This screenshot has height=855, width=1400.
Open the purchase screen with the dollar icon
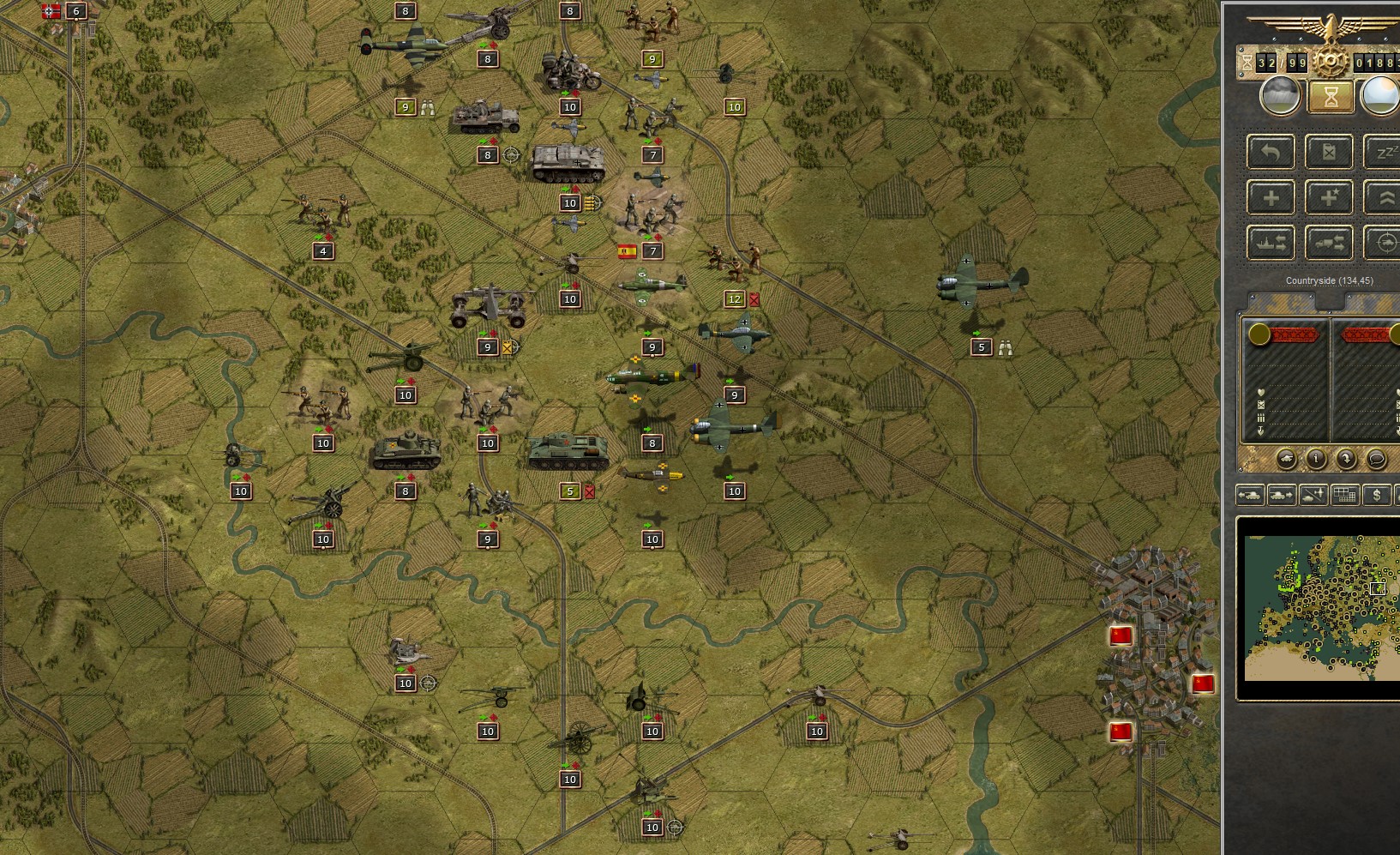point(1377,495)
